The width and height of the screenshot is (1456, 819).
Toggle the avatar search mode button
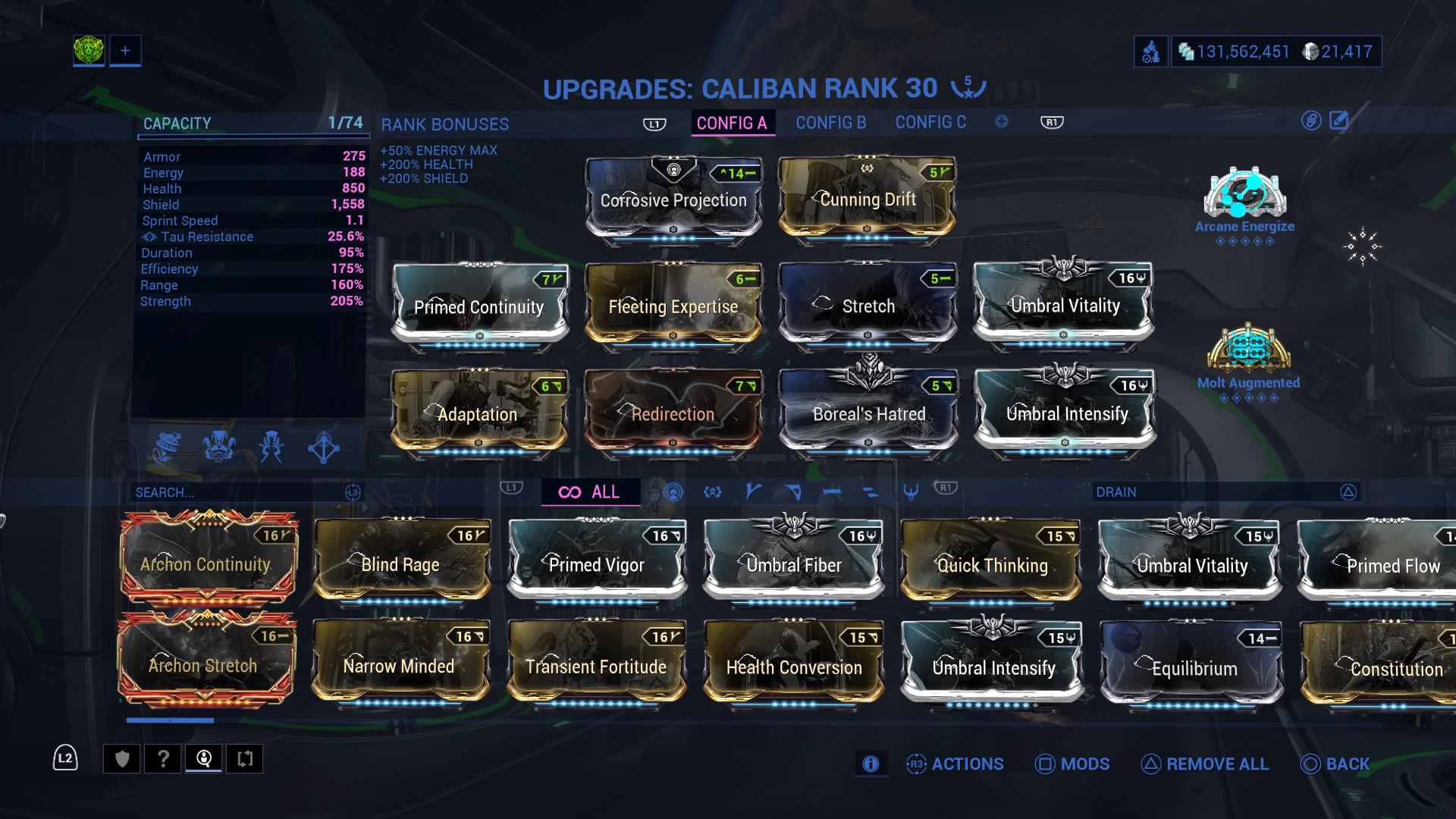coord(203,758)
